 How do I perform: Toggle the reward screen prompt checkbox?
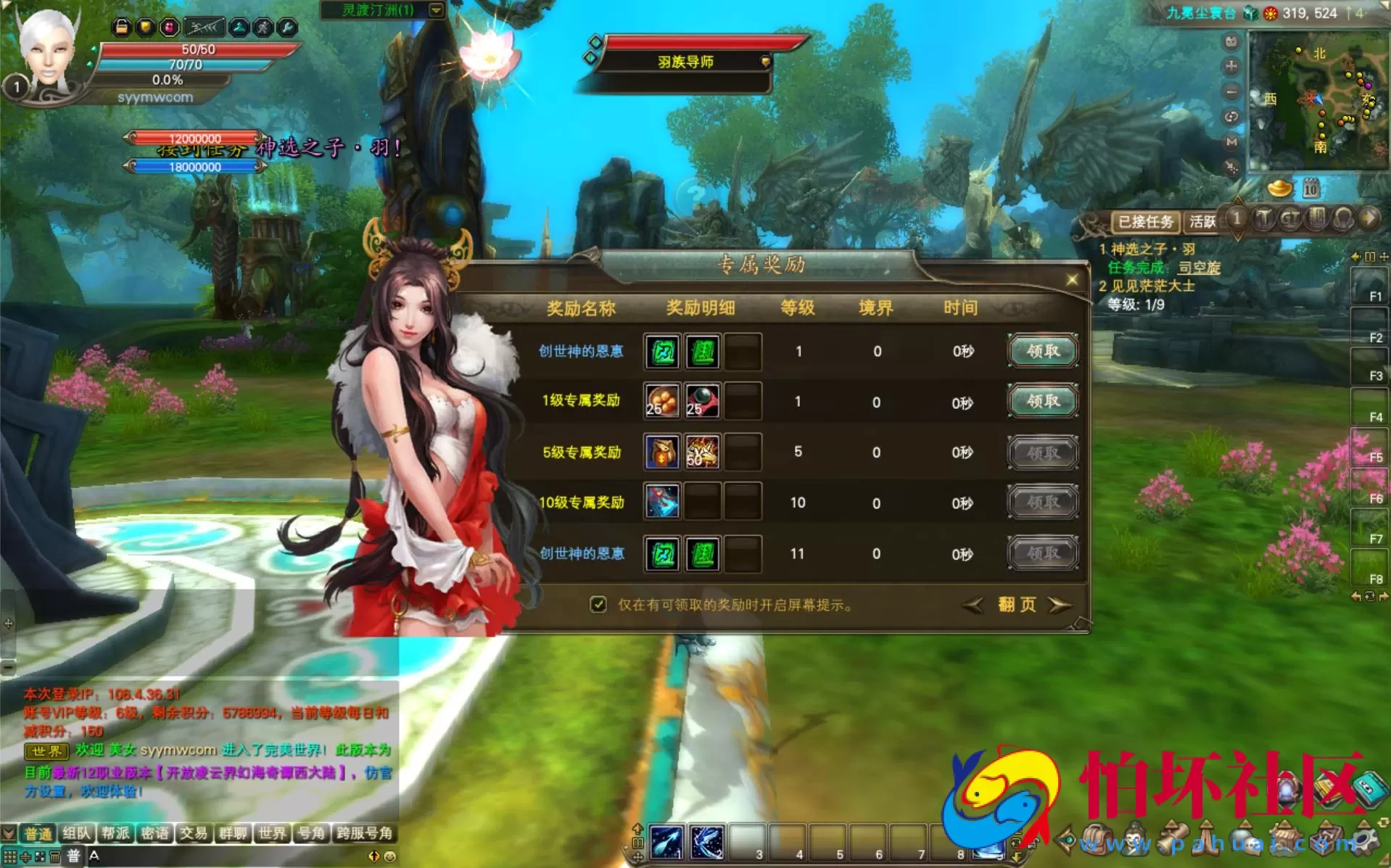598,605
